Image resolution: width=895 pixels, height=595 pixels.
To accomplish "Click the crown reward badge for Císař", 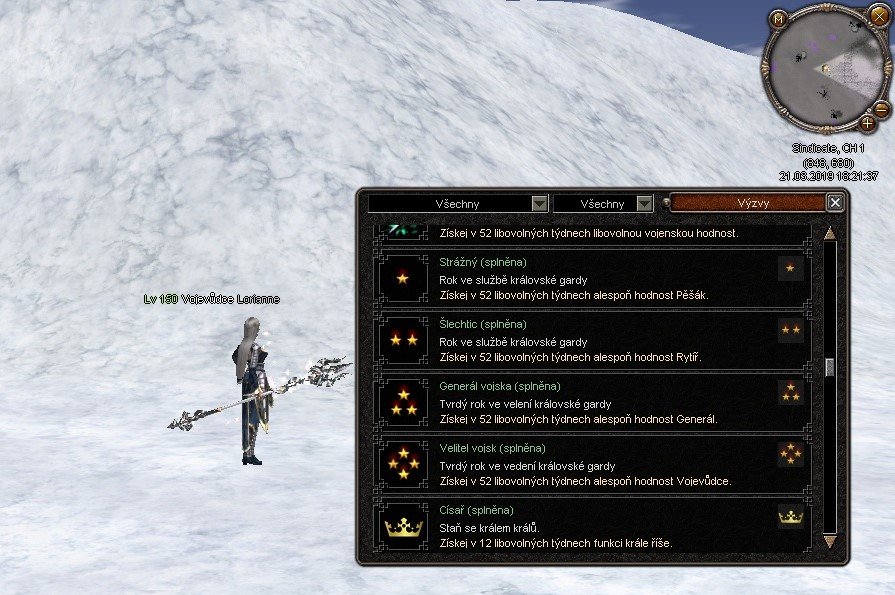I will (790, 516).
